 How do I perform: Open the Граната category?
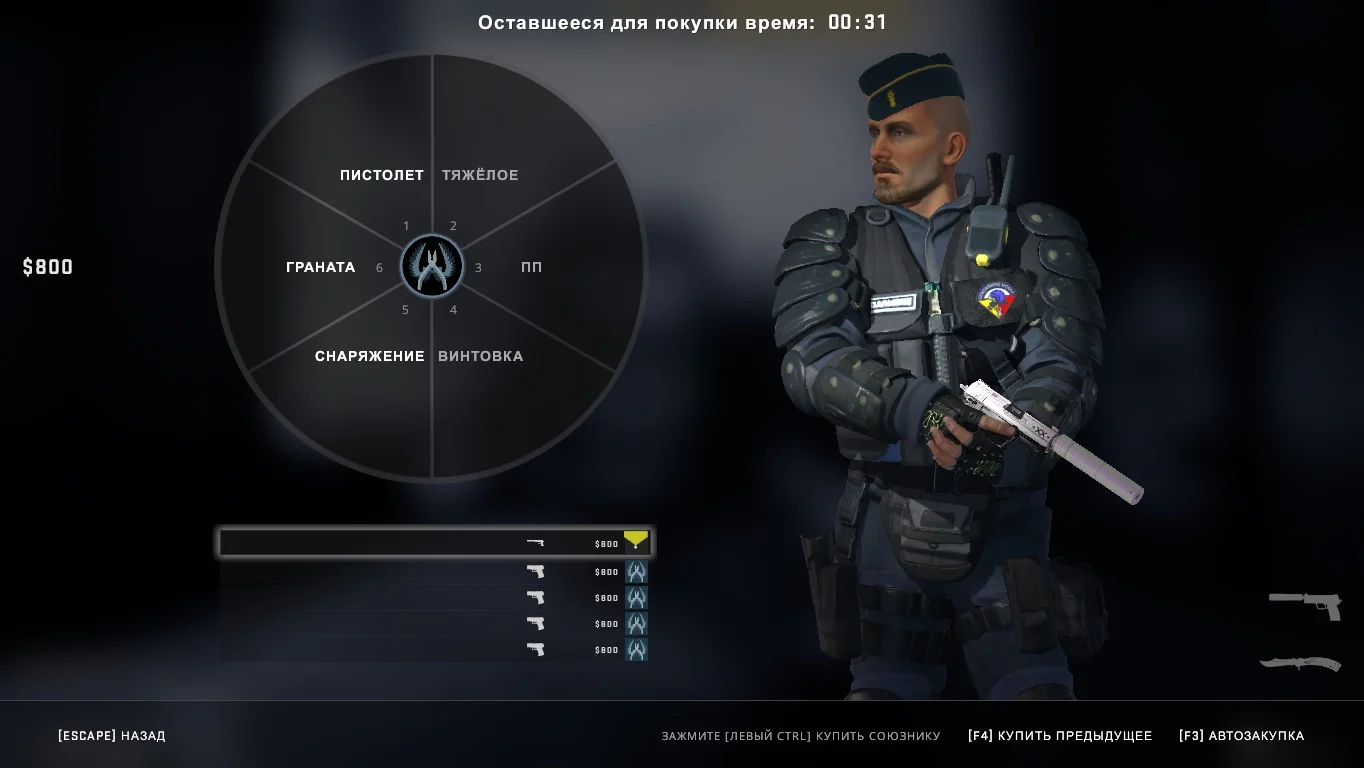click(320, 267)
